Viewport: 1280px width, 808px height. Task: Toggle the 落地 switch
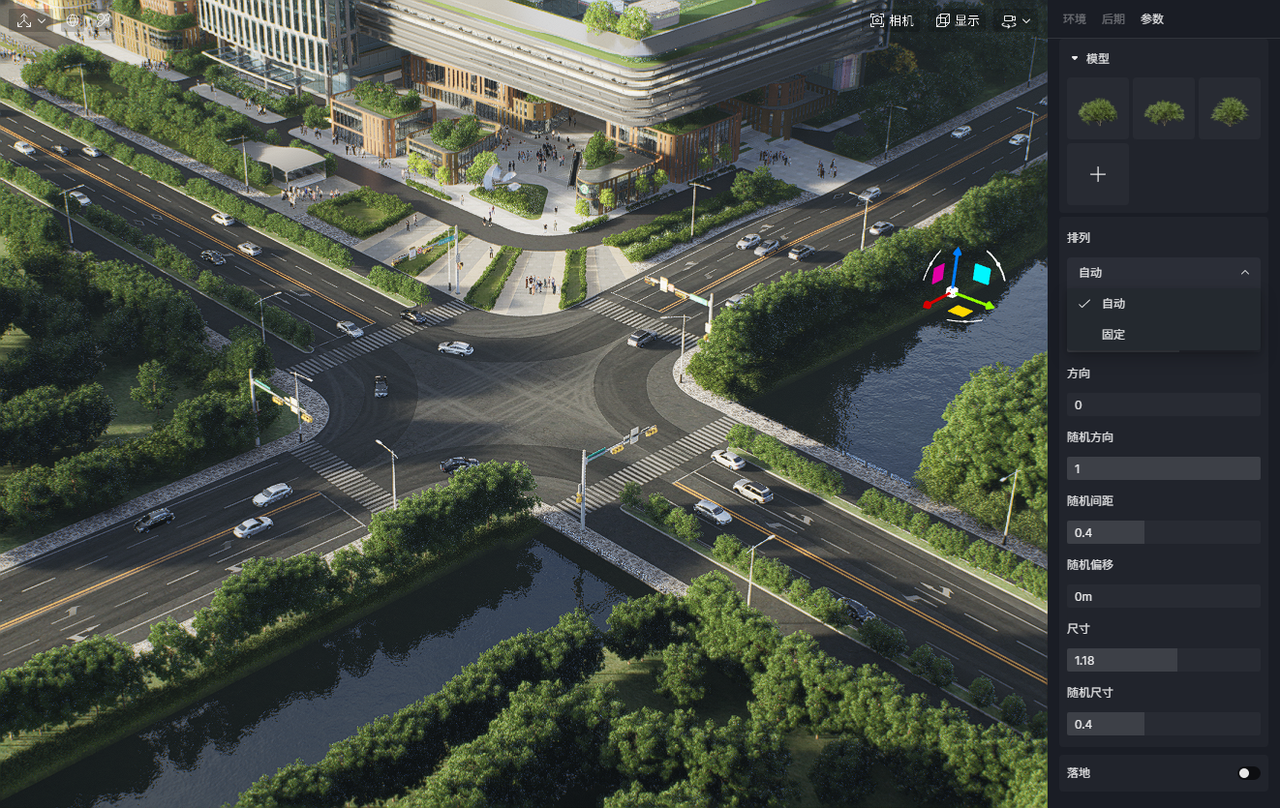(x=1247, y=773)
